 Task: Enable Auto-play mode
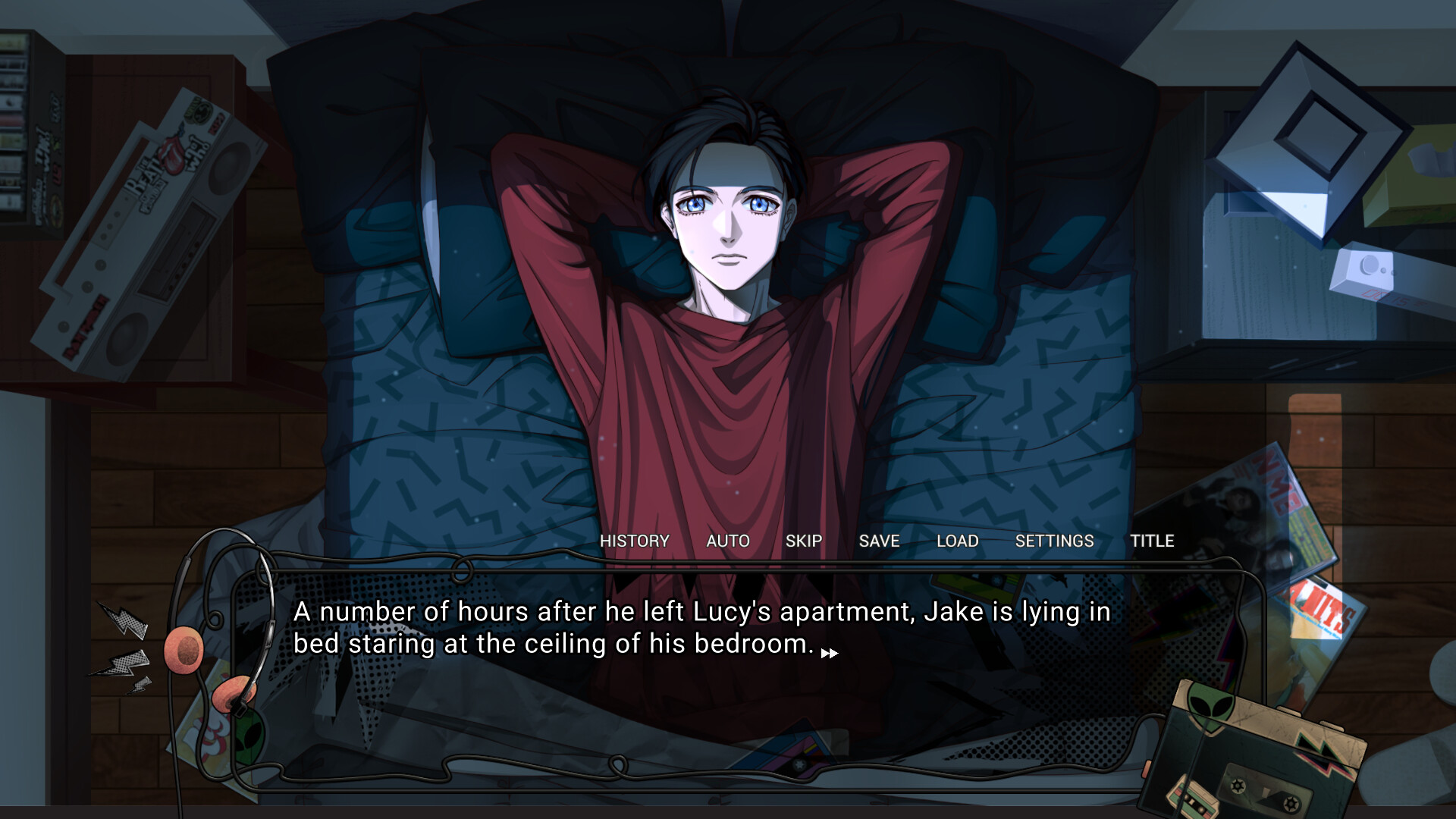(x=727, y=541)
